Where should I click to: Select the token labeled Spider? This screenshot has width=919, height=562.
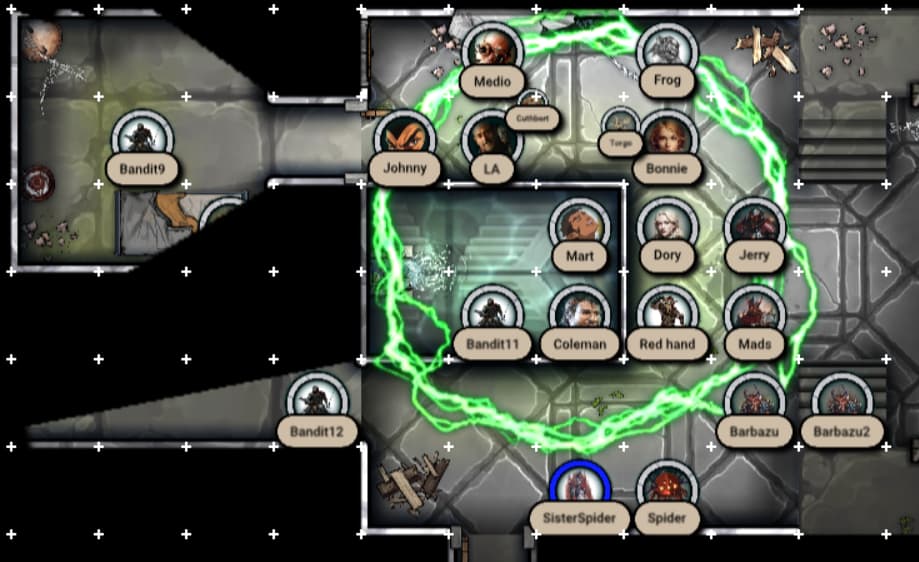click(x=667, y=488)
